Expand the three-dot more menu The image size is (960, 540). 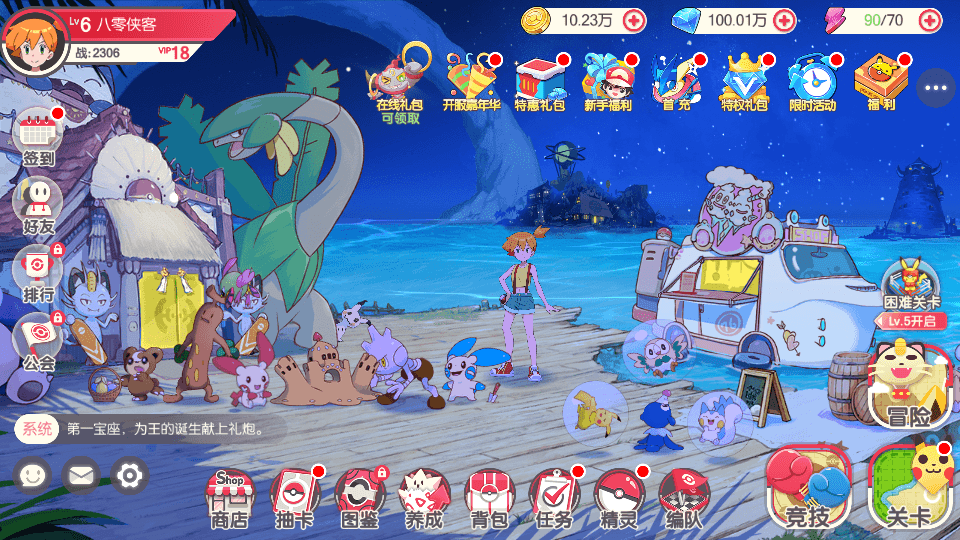936,88
